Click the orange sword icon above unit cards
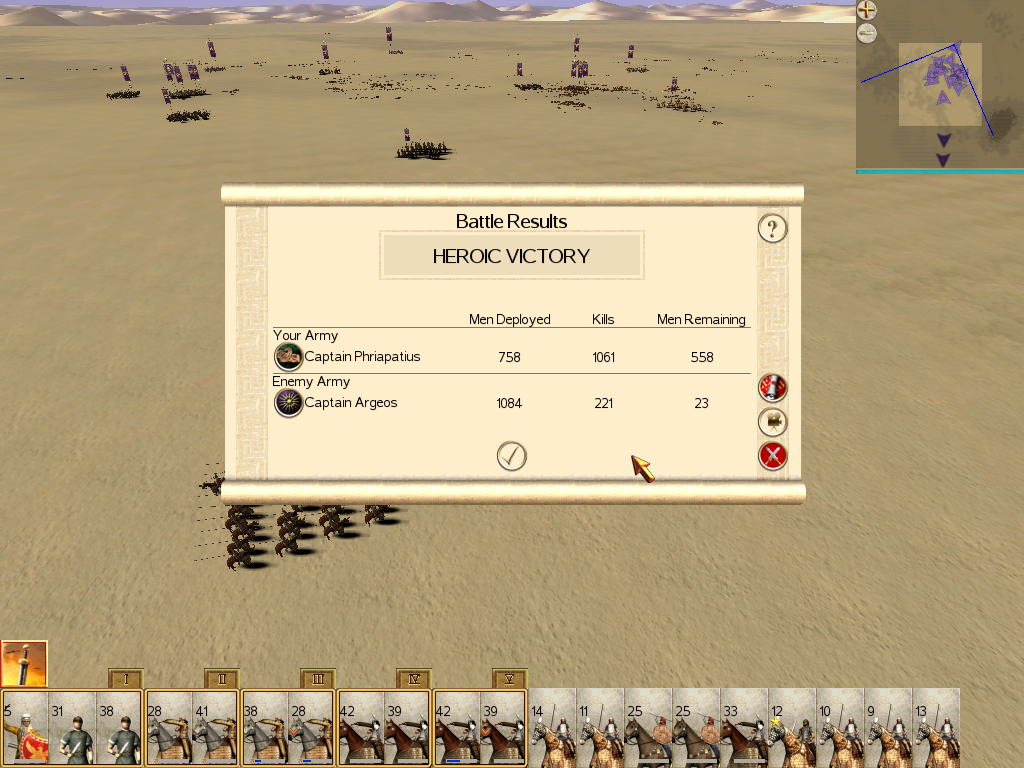 point(24,663)
